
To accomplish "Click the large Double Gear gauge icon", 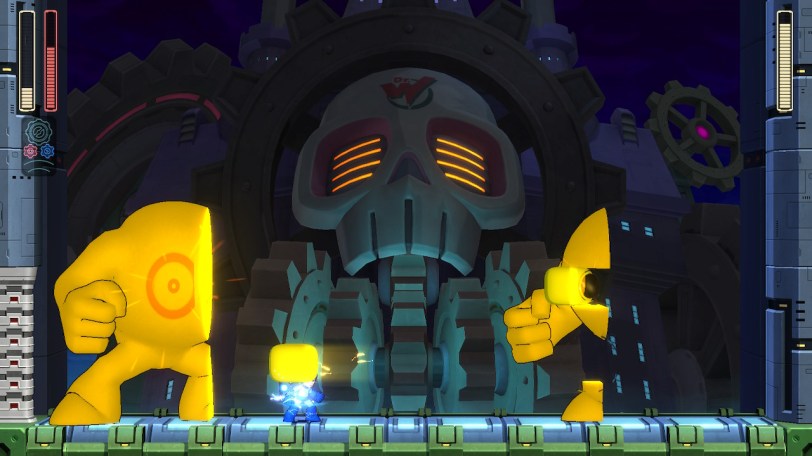I will [38, 132].
